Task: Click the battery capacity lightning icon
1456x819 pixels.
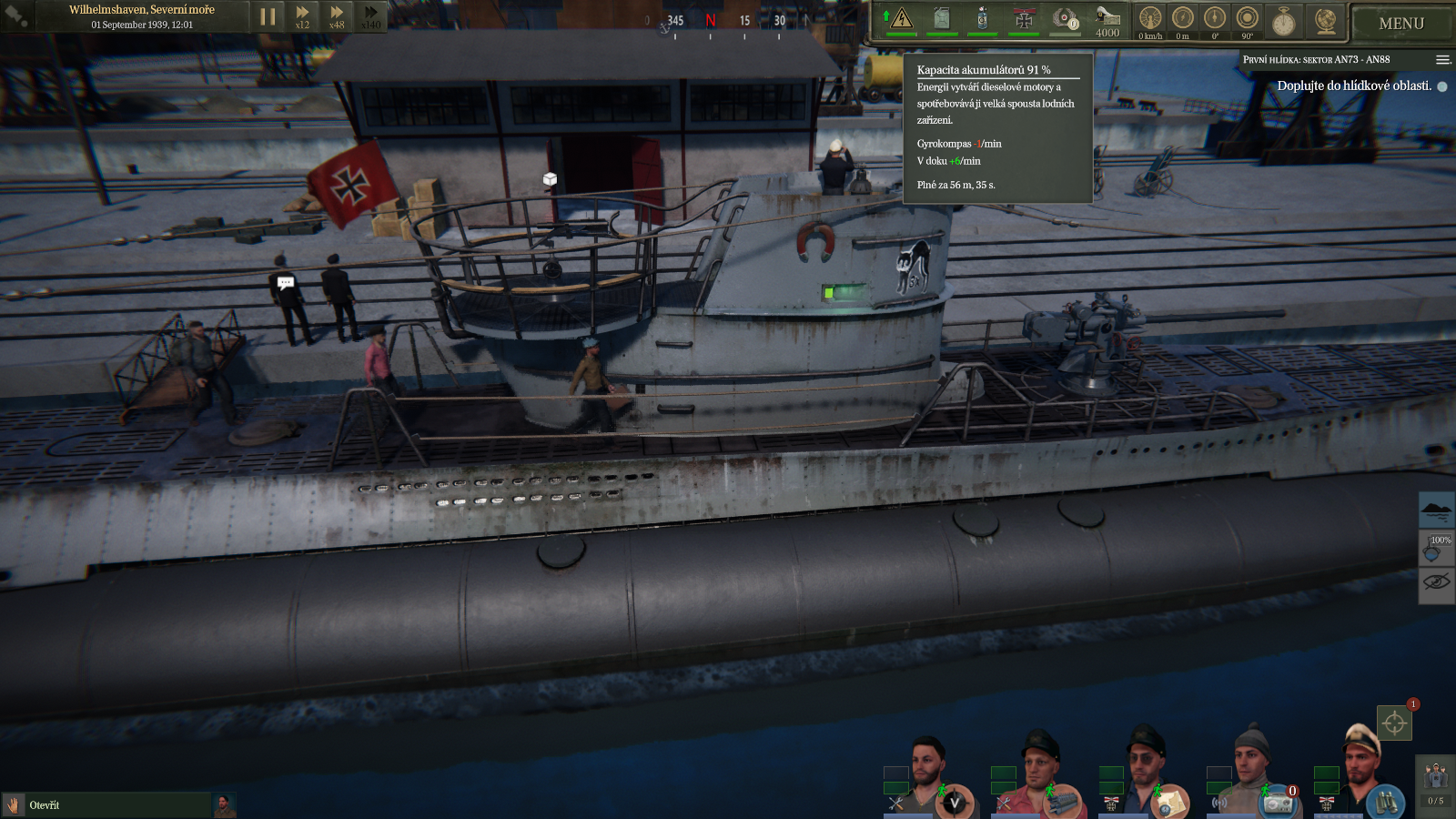Action: pos(901,18)
